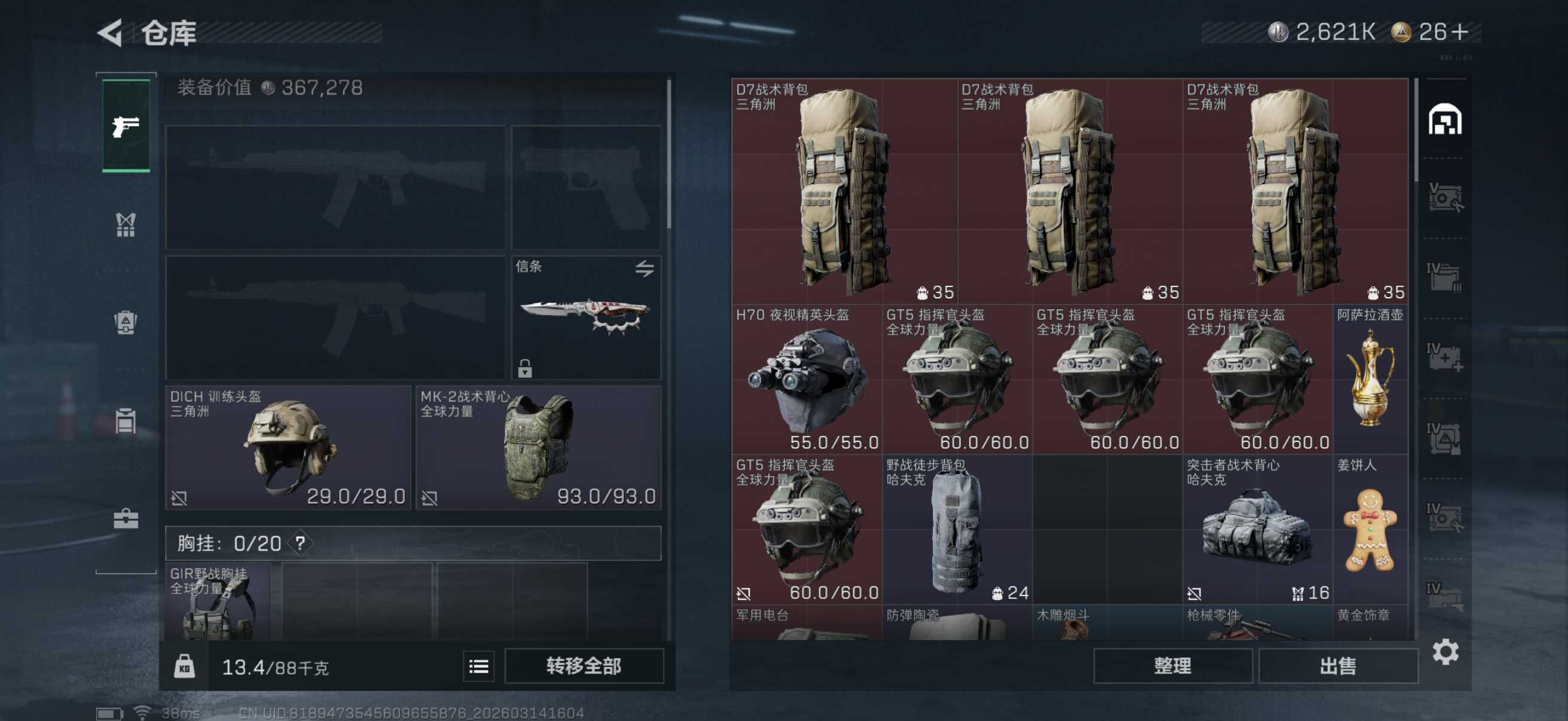
Task: Select equipped DICH training helmet
Action: click(288, 447)
